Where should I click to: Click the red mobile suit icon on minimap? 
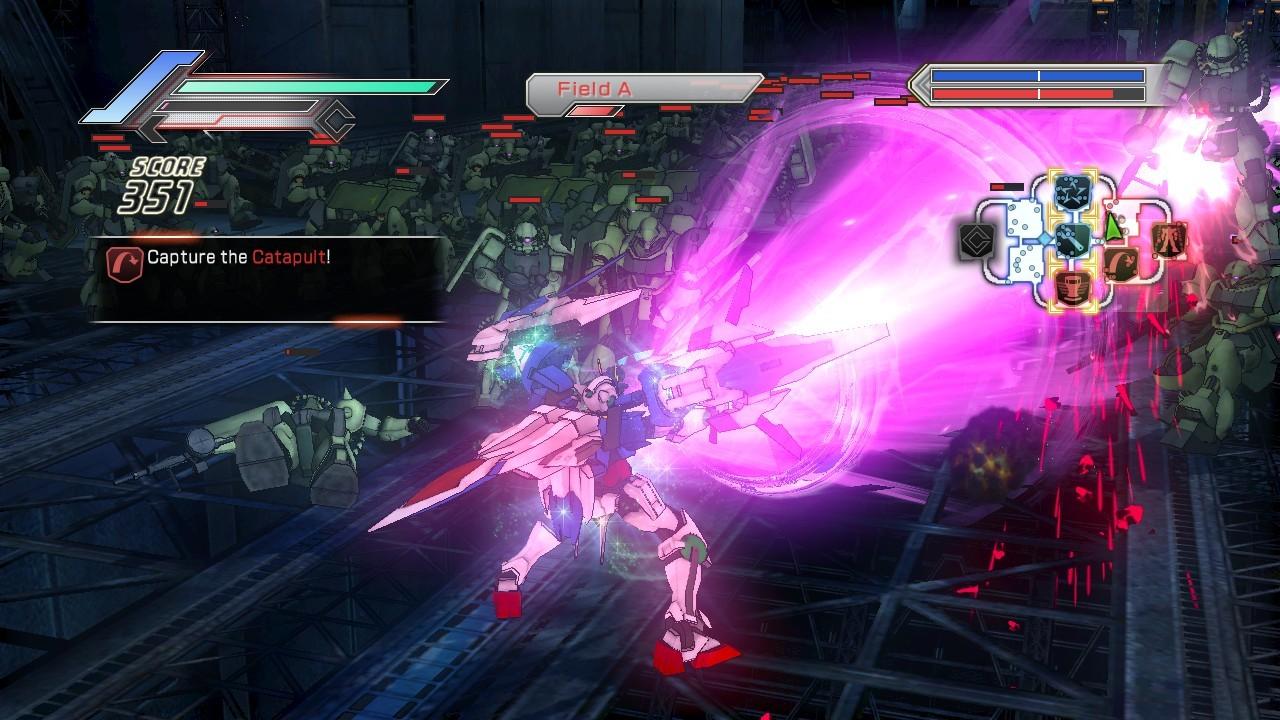pos(1169,240)
